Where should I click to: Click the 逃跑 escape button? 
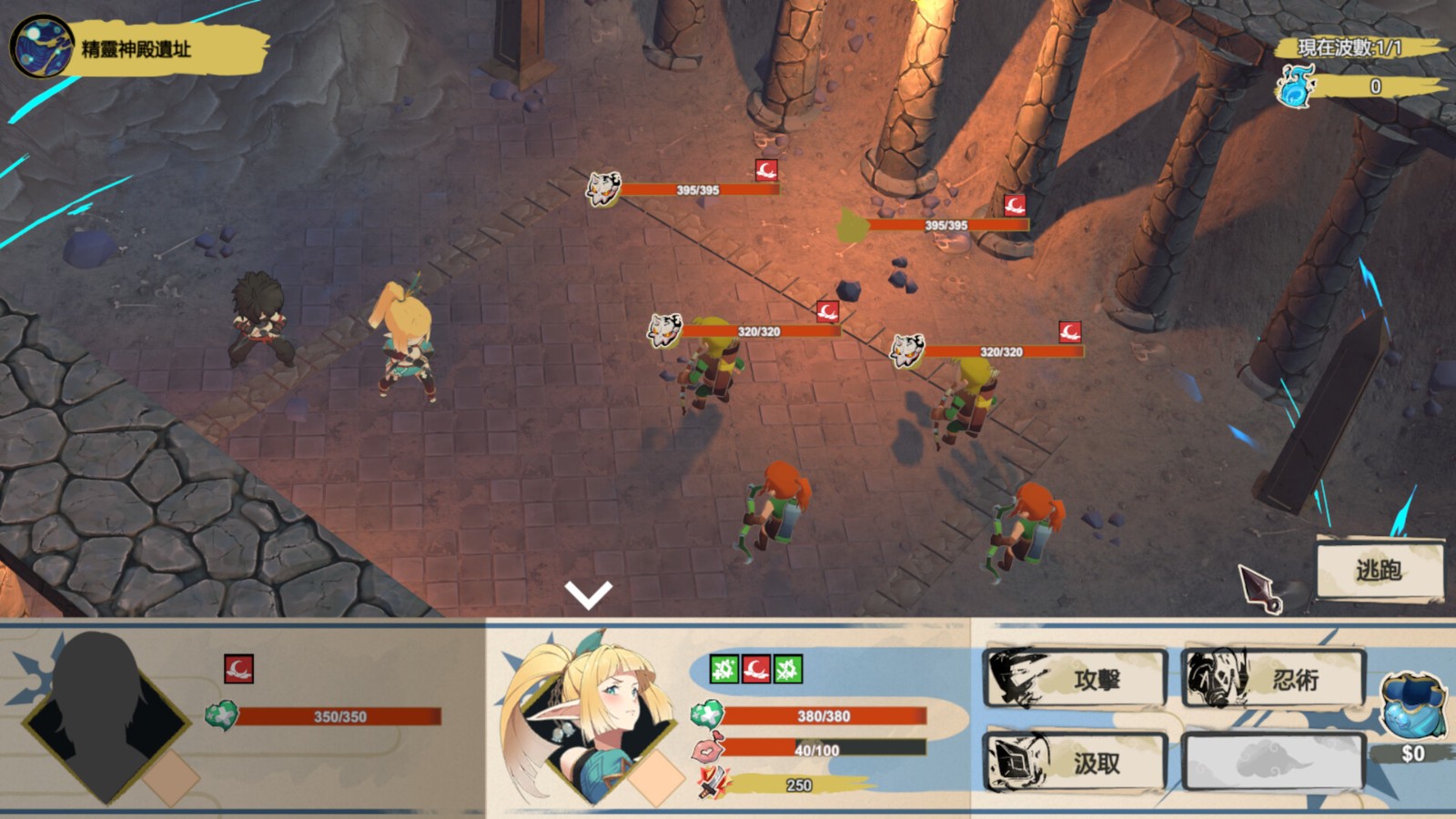(x=1379, y=571)
